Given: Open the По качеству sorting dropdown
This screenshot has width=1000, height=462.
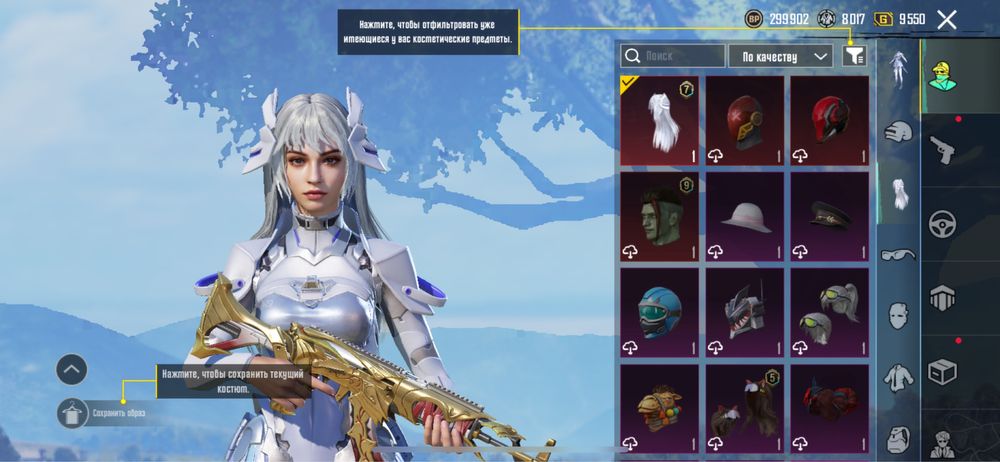Looking at the screenshot, I should tap(781, 56).
